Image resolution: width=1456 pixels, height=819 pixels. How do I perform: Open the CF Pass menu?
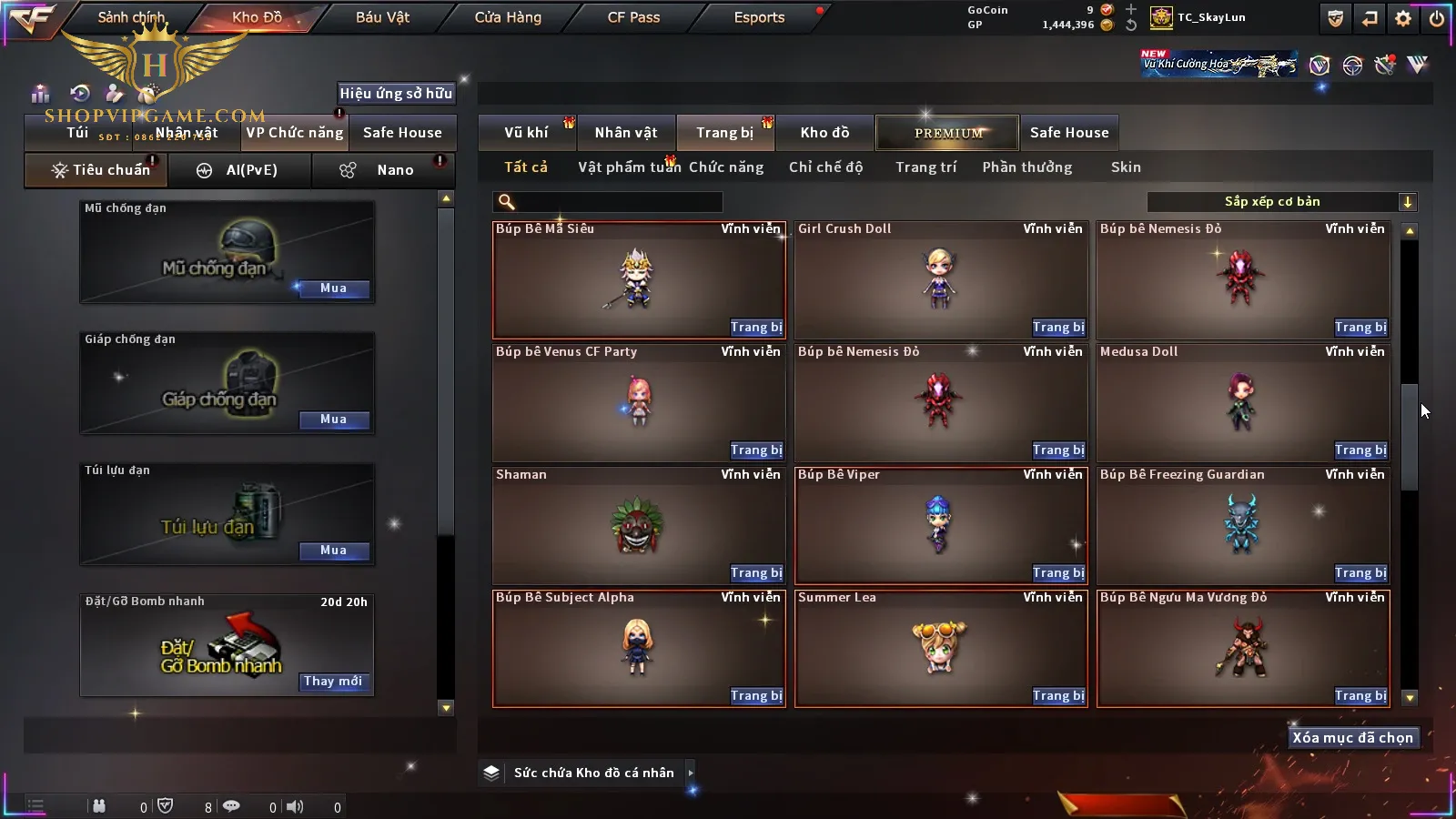pos(633,17)
